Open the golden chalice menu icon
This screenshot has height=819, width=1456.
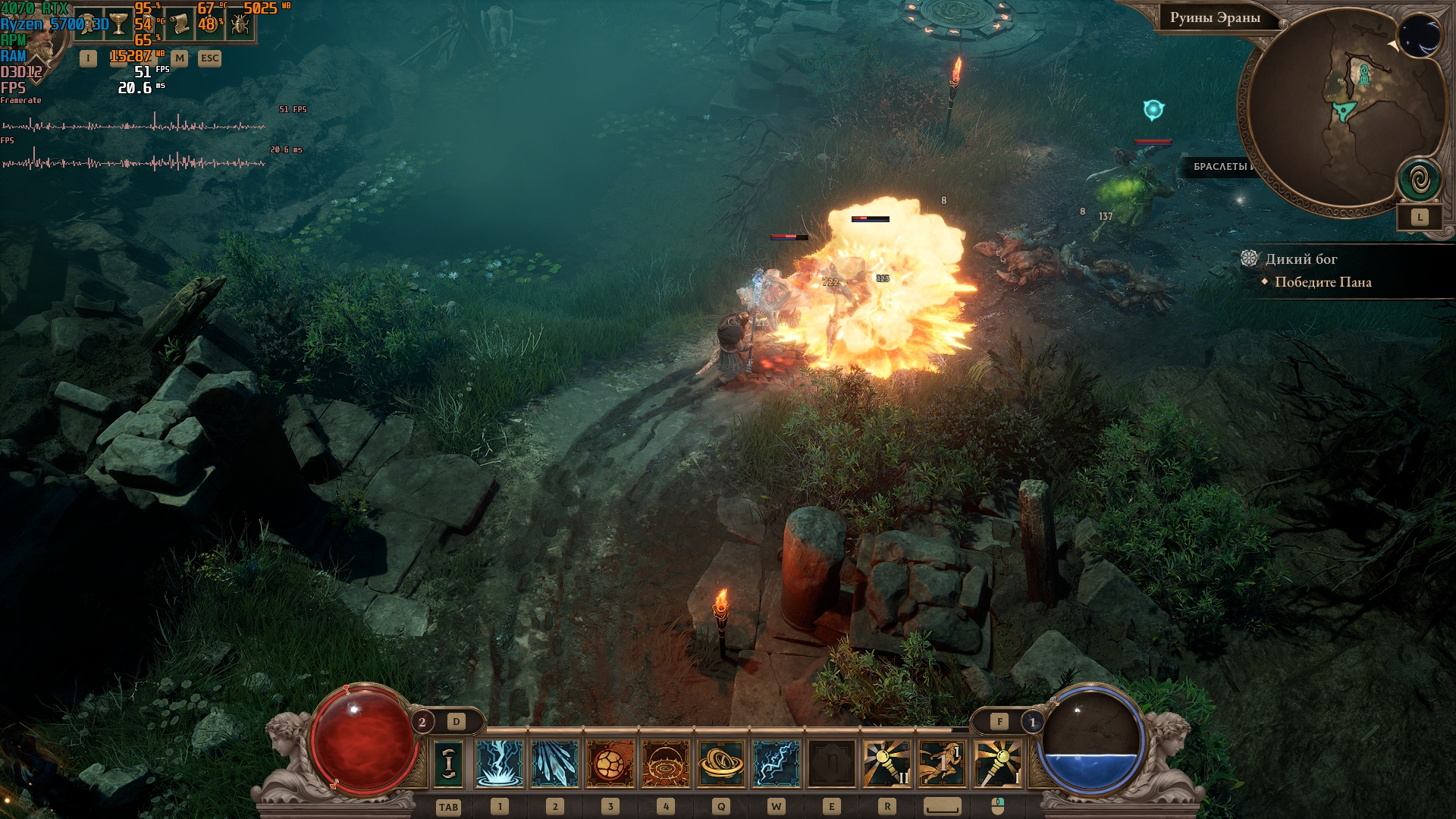click(x=119, y=25)
